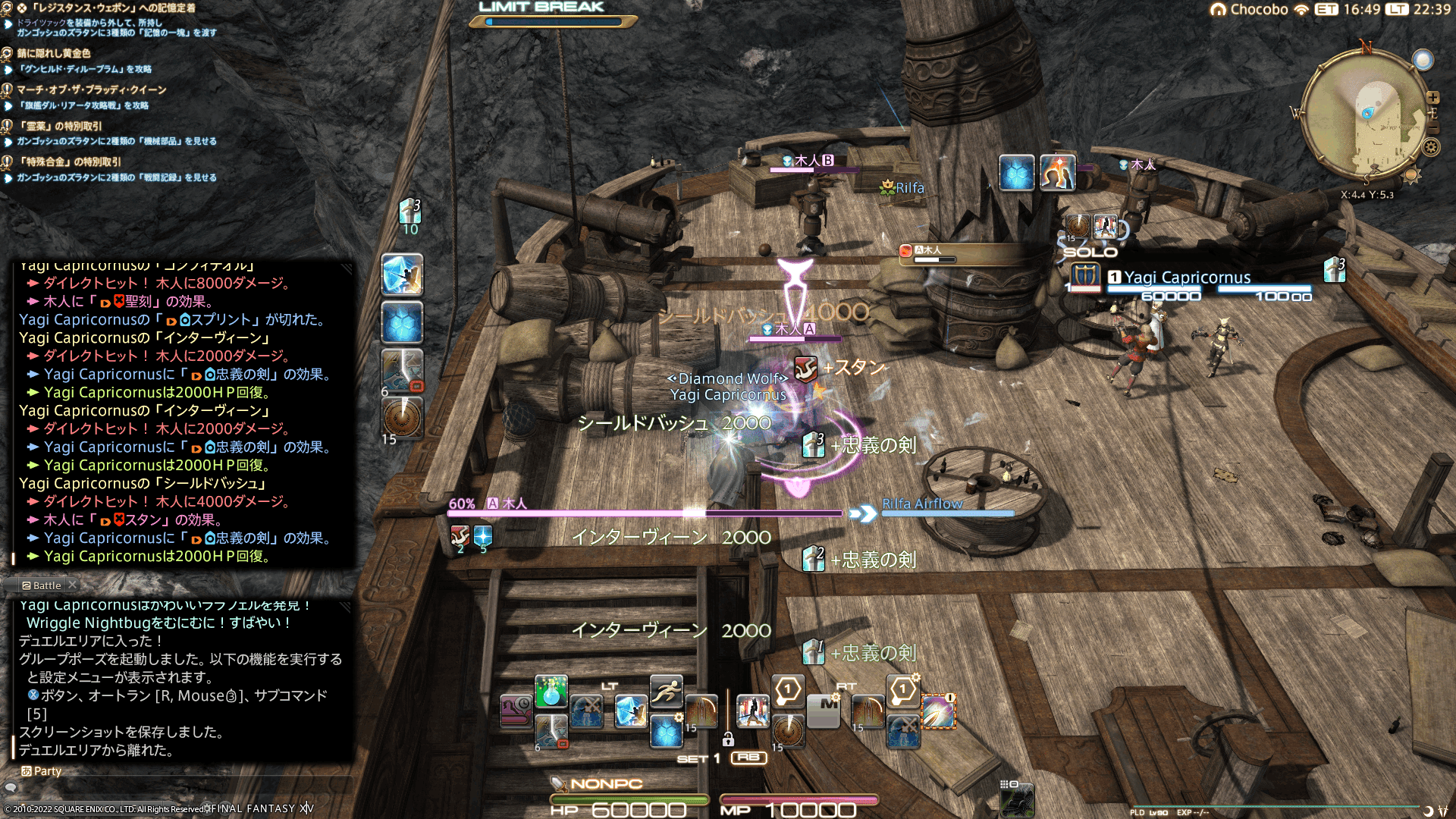Switch to the Battle chat tab

click(x=41, y=585)
